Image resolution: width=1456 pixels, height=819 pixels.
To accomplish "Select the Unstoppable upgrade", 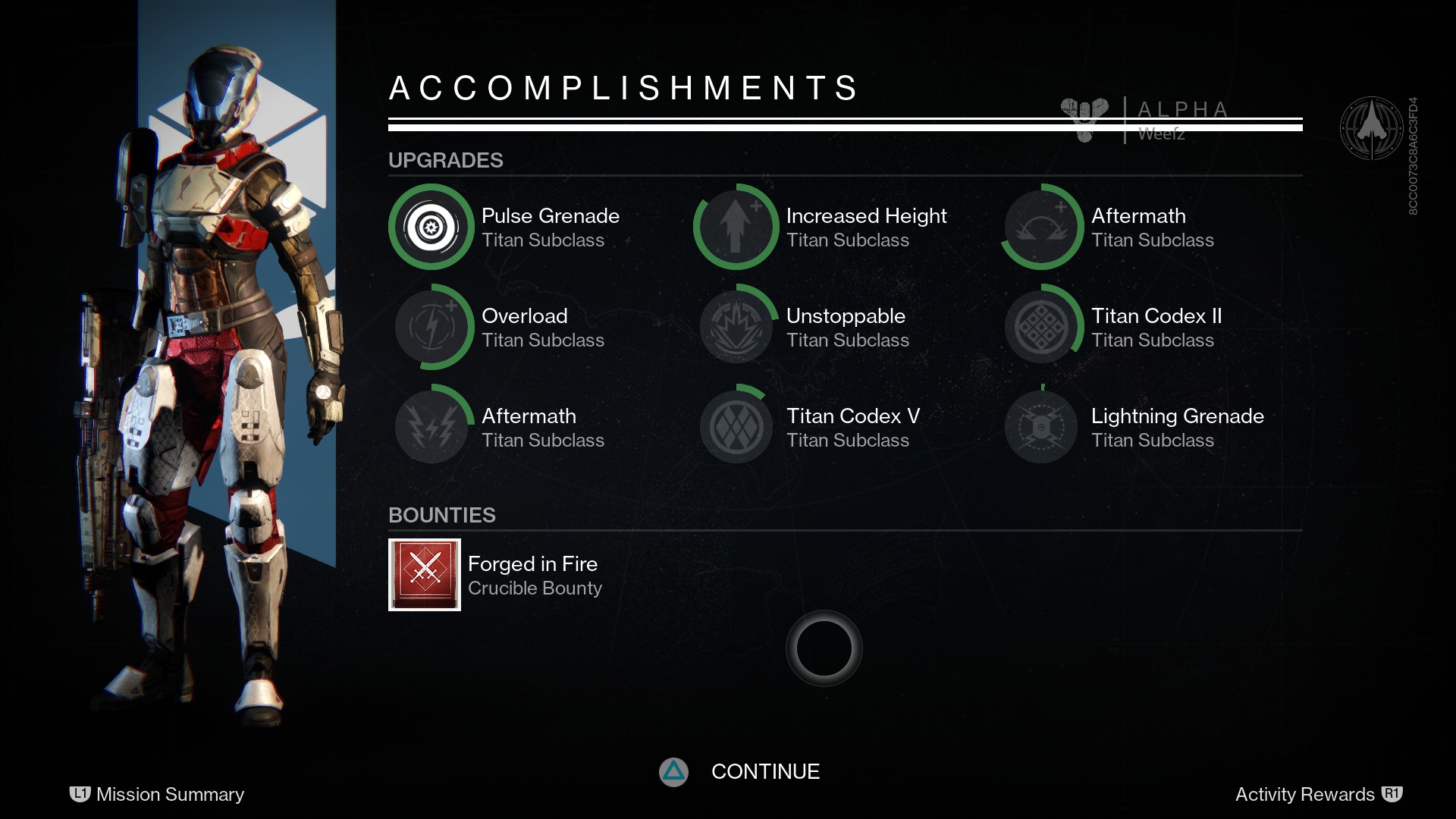I will pyautogui.click(x=736, y=327).
